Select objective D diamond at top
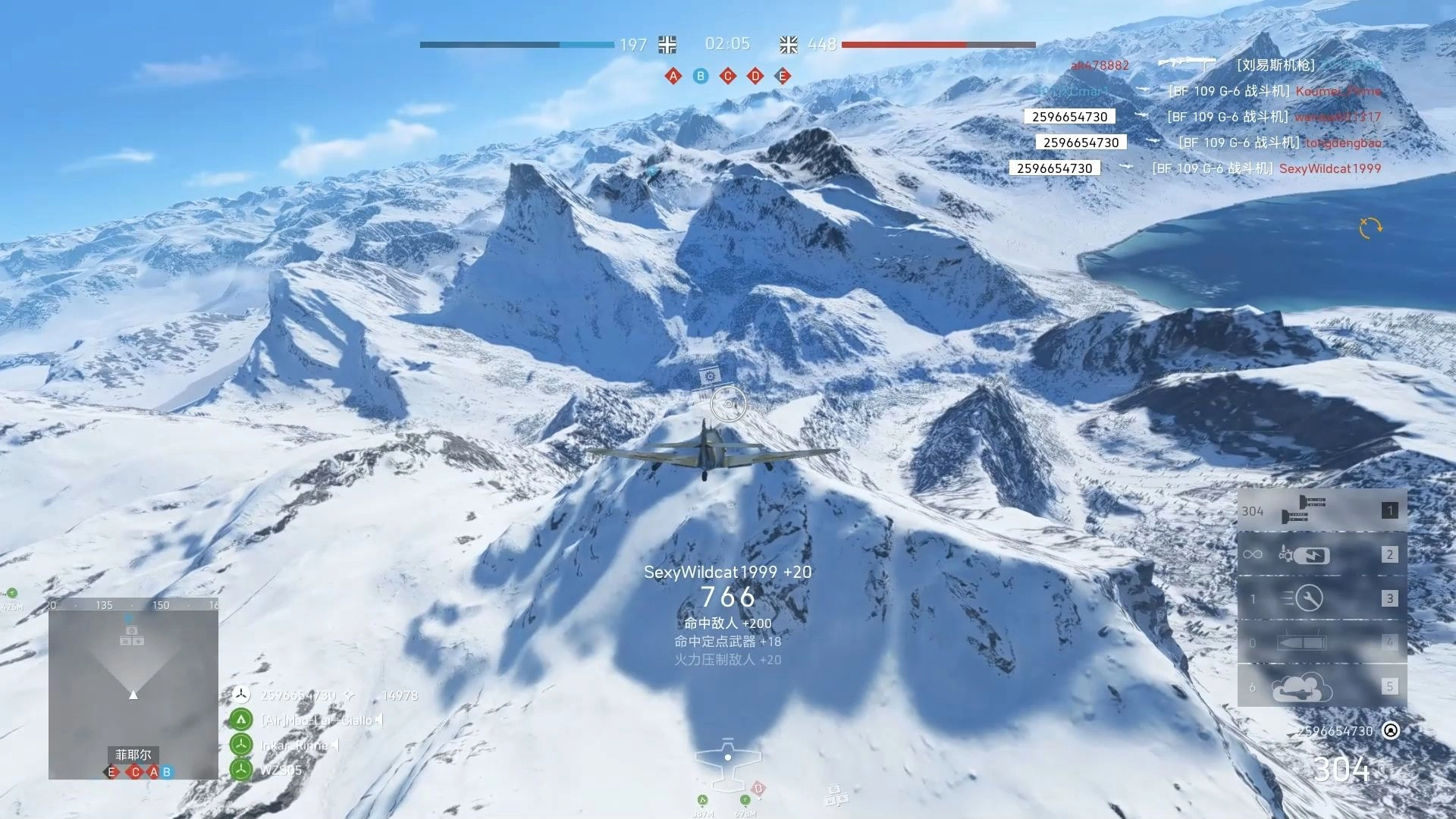Image resolution: width=1456 pixels, height=819 pixels. coord(755,76)
